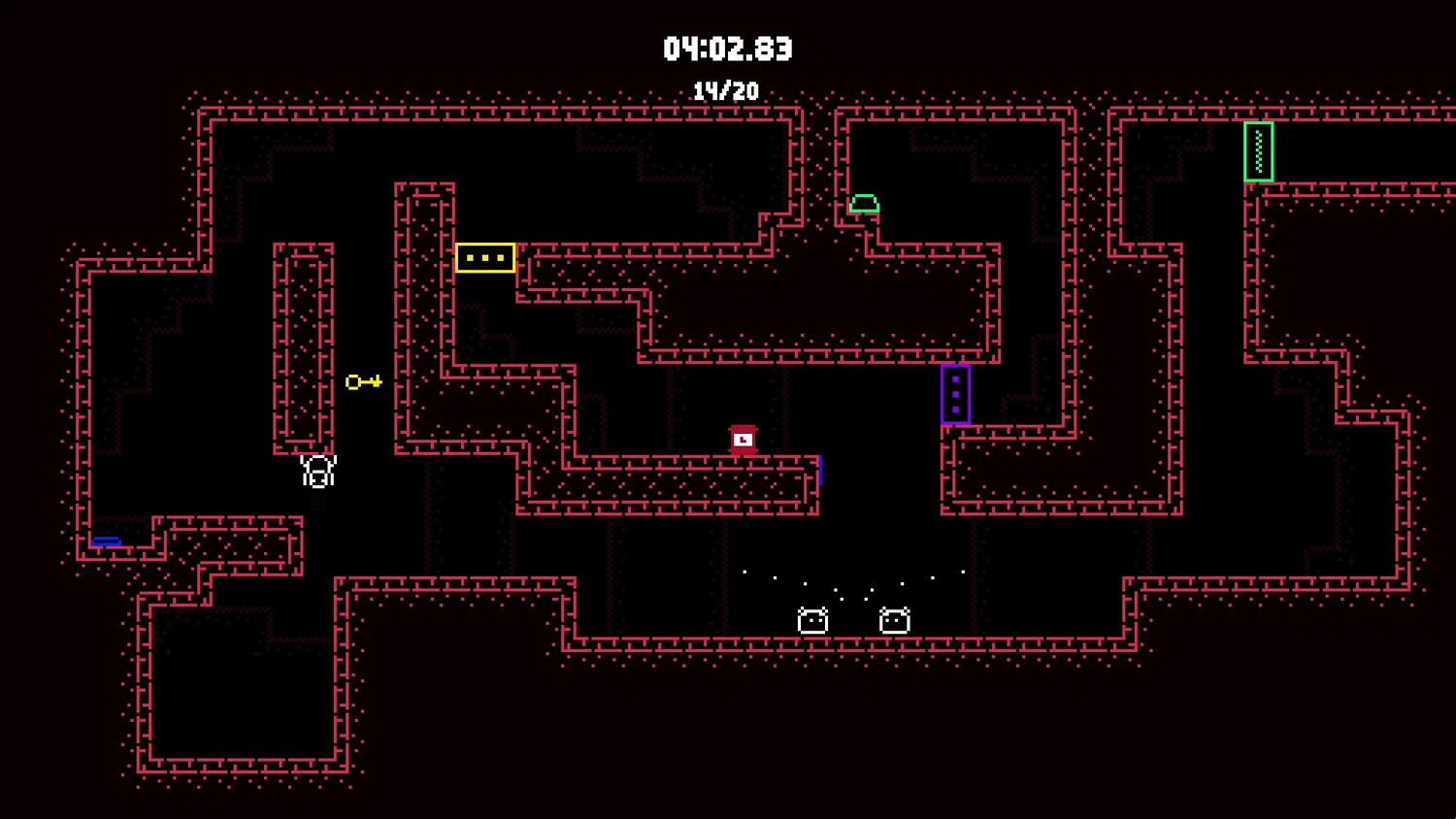Click the white round player character
The width and height of the screenshot is (1456, 819).
coord(317,470)
